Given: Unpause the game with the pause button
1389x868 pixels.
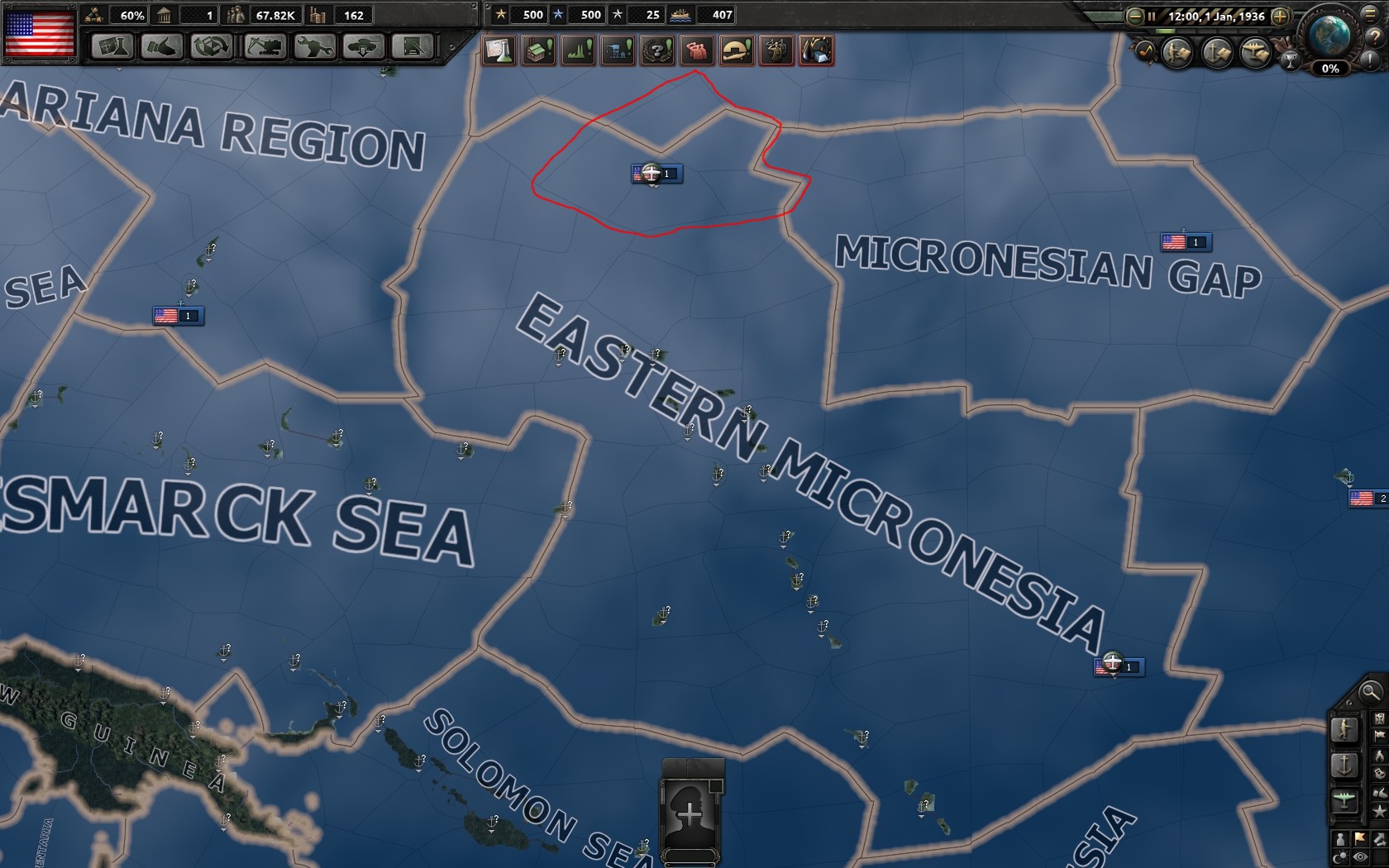Looking at the screenshot, I should pyautogui.click(x=1152, y=16).
